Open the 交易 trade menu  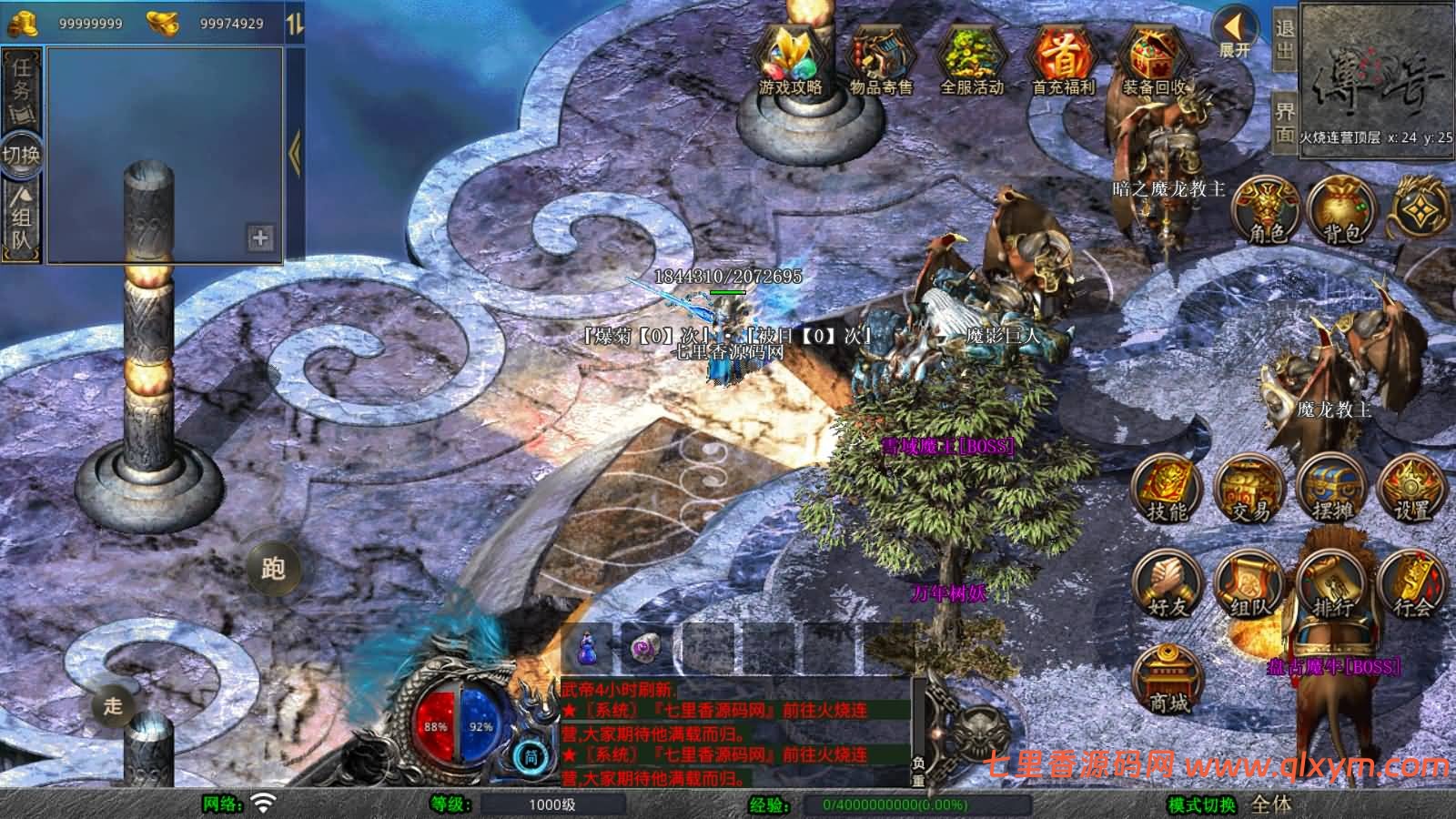tap(1249, 490)
